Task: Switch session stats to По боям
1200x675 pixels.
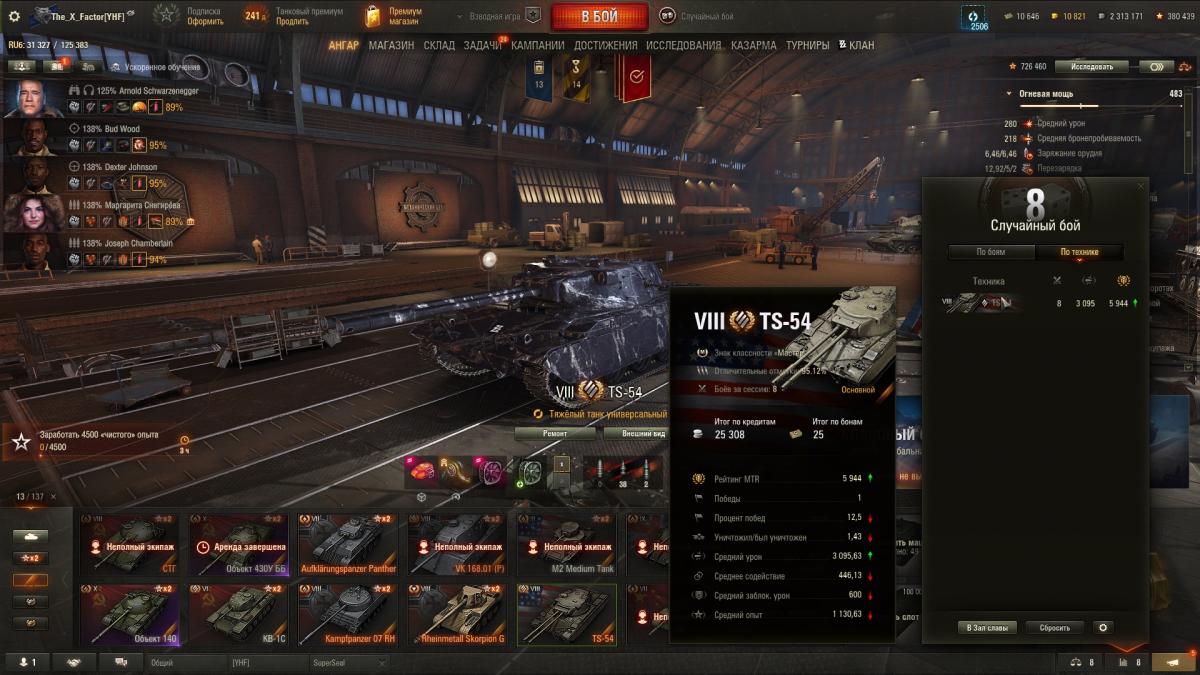Action: pyautogui.click(x=990, y=252)
